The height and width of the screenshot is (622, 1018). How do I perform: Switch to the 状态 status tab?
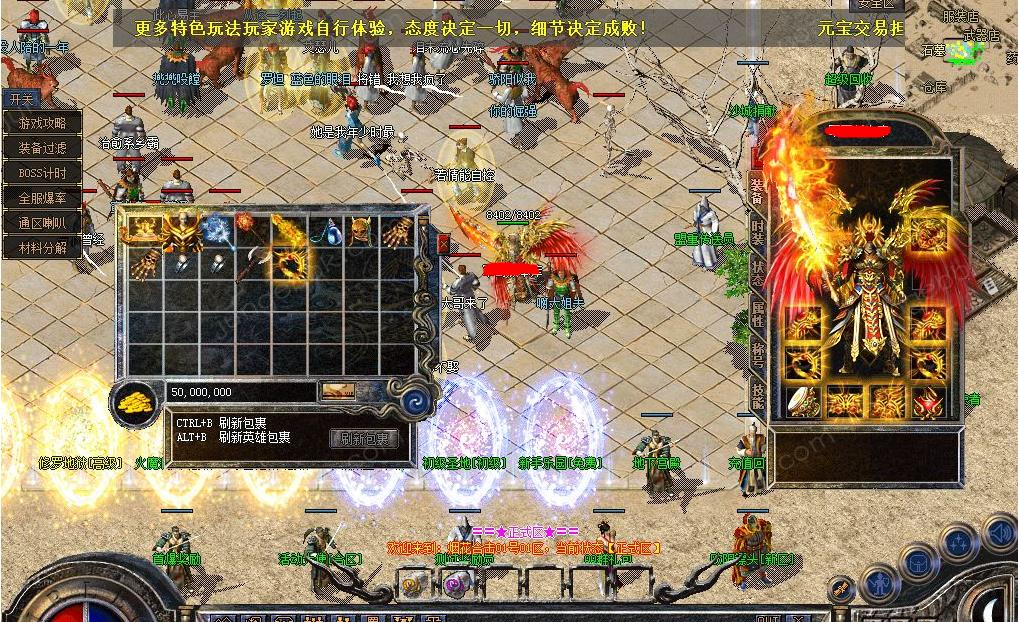tap(758, 276)
